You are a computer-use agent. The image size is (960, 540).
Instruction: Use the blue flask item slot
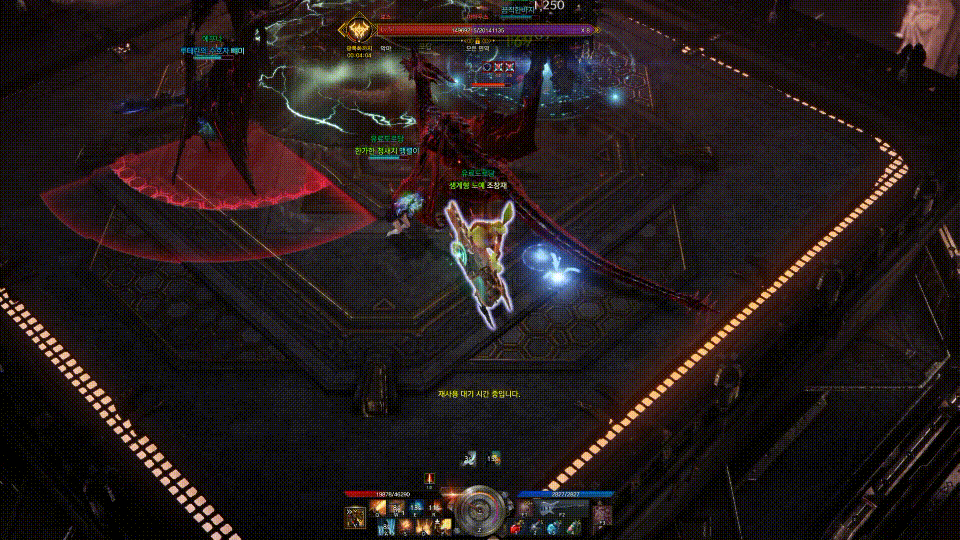555,528
